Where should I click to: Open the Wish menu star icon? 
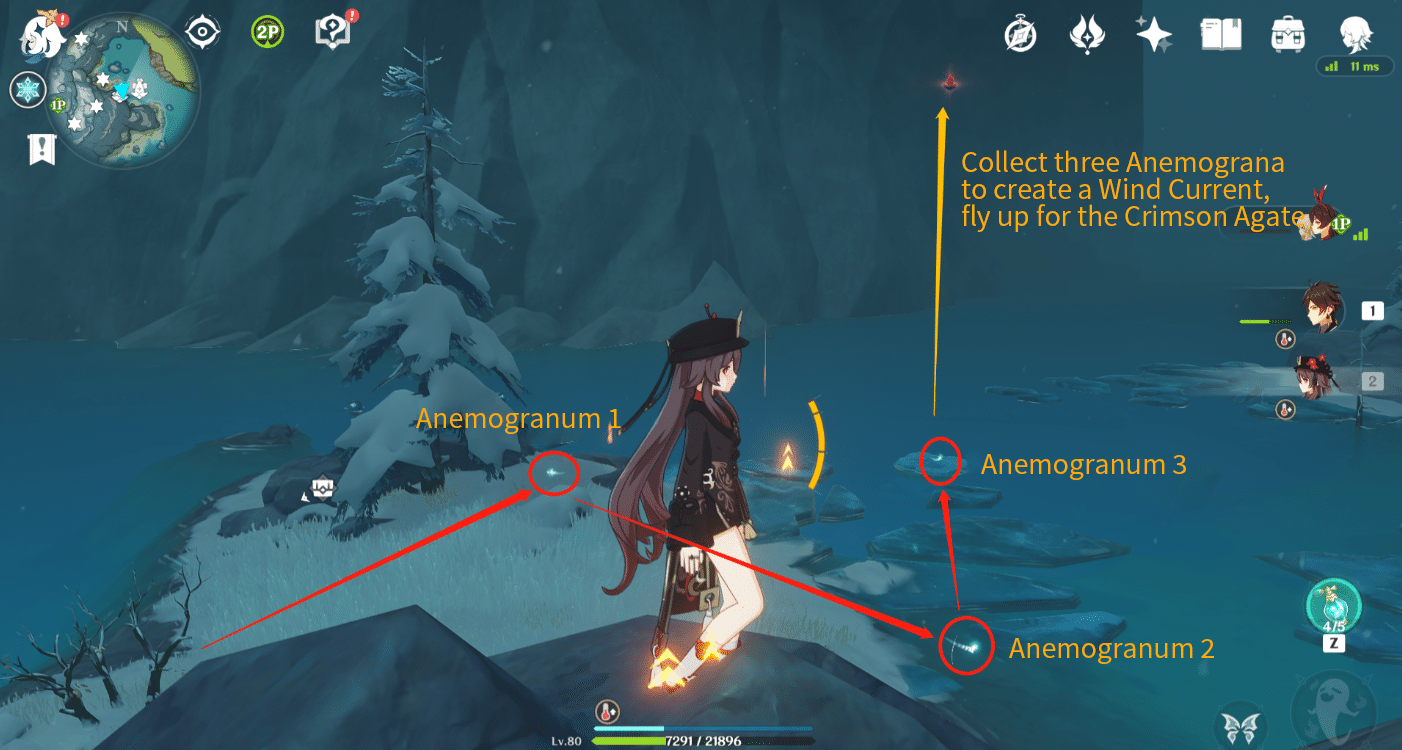point(1153,34)
